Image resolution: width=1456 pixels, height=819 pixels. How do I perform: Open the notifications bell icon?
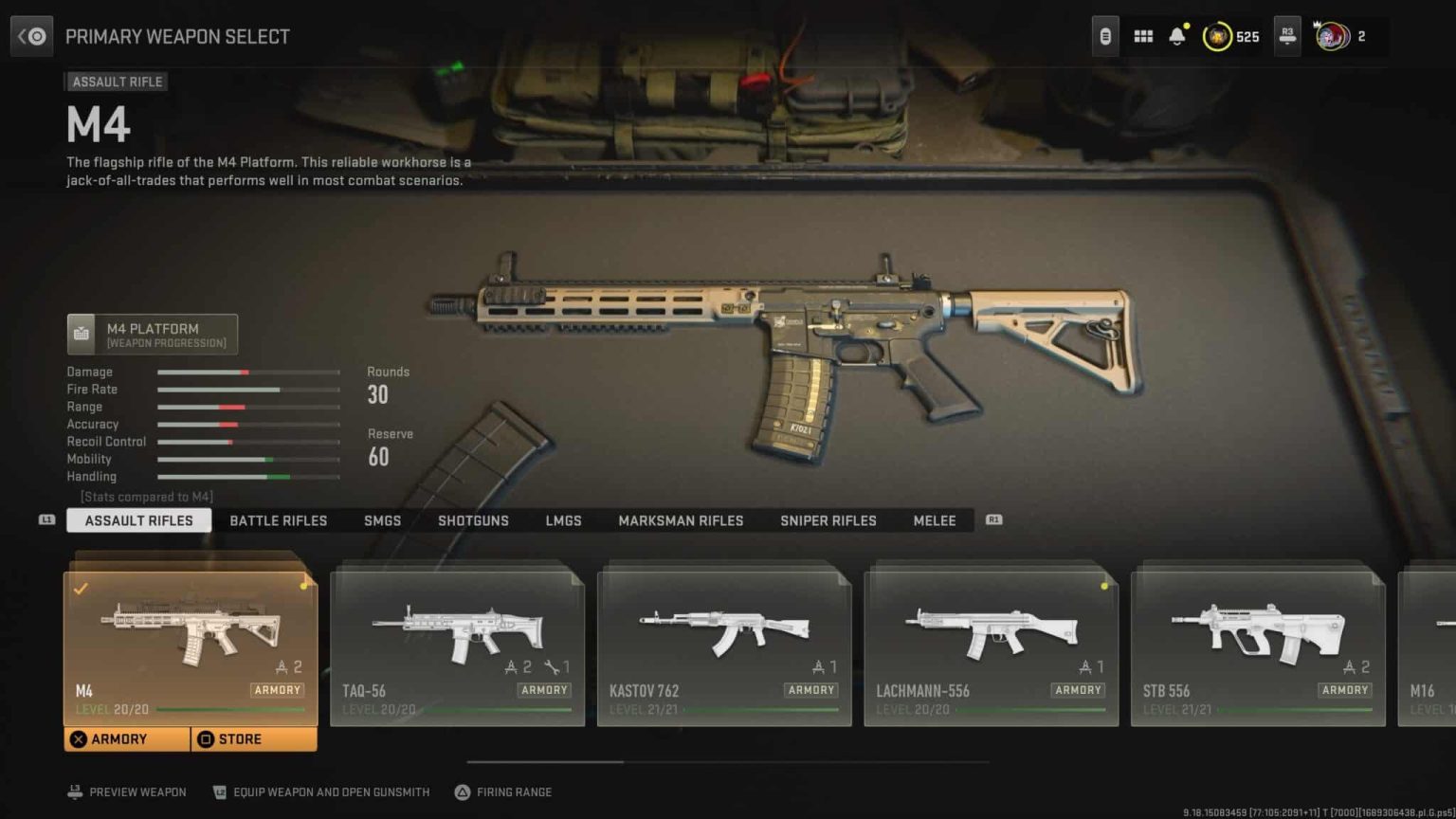tap(1177, 35)
